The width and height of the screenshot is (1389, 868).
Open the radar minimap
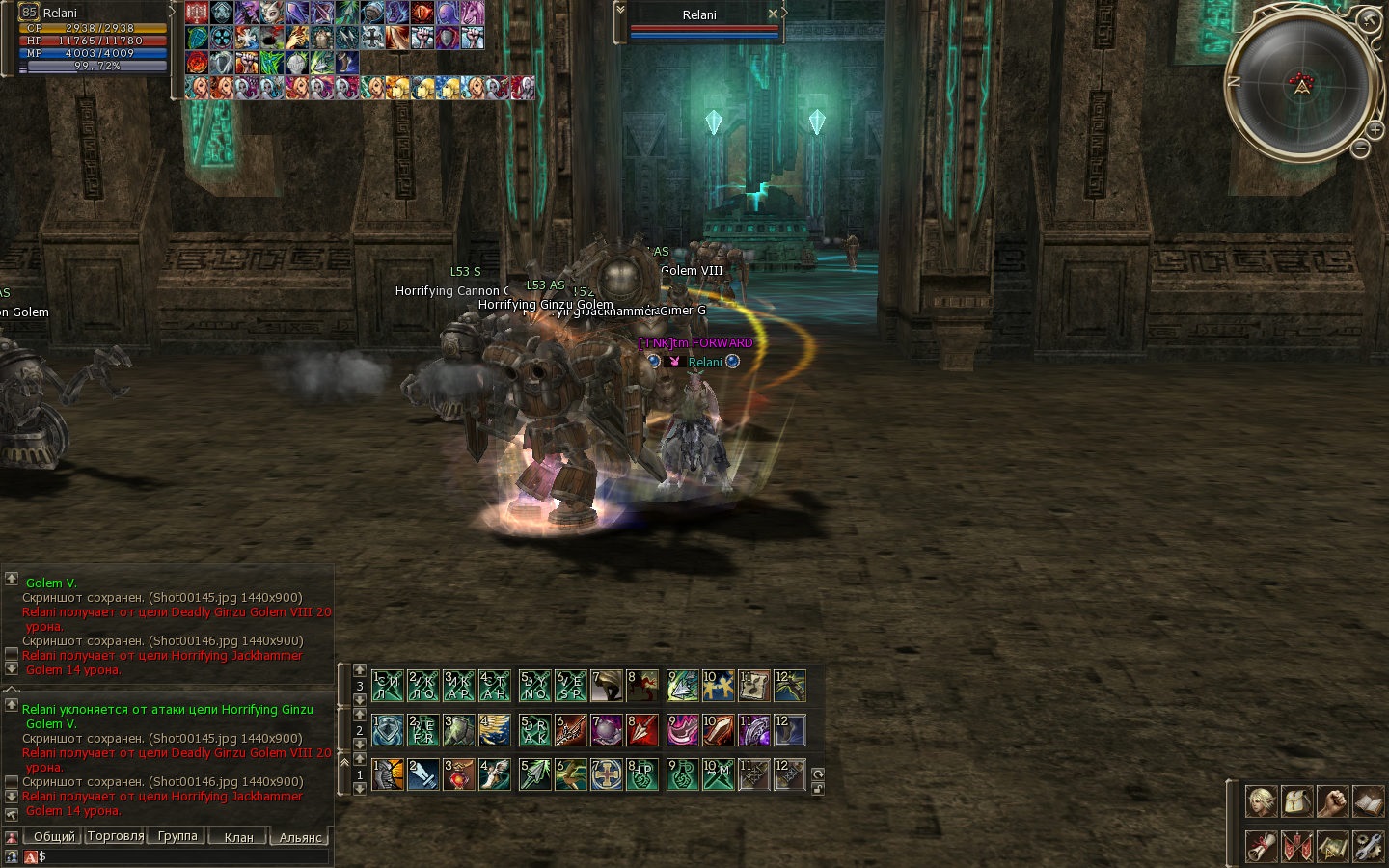tap(1302, 85)
